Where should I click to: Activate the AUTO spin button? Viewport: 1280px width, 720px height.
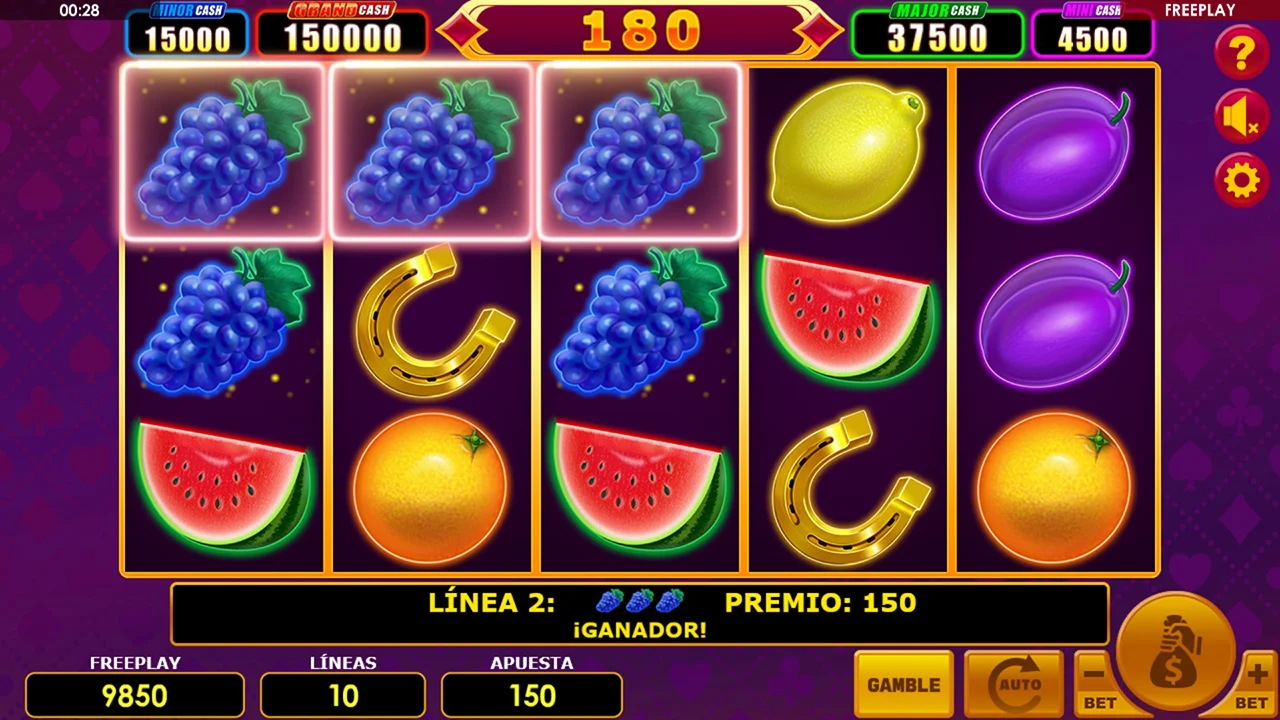click(x=1012, y=685)
